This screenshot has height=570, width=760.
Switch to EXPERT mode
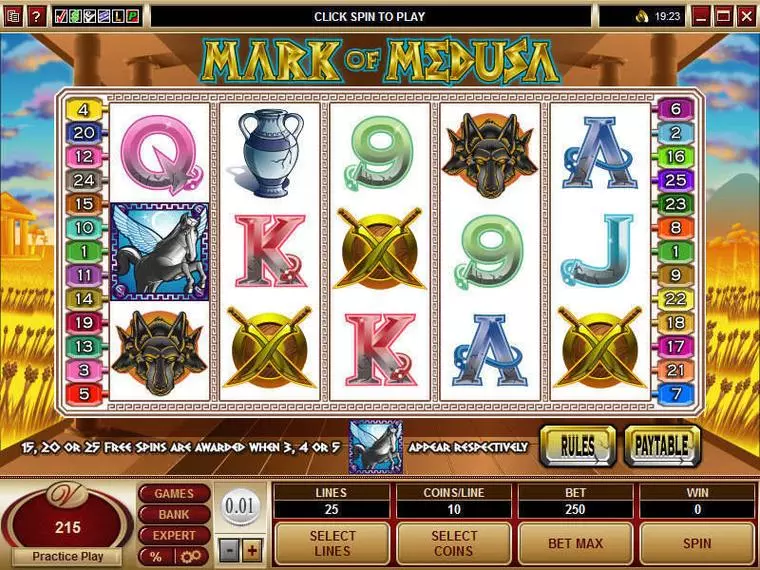(x=174, y=535)
